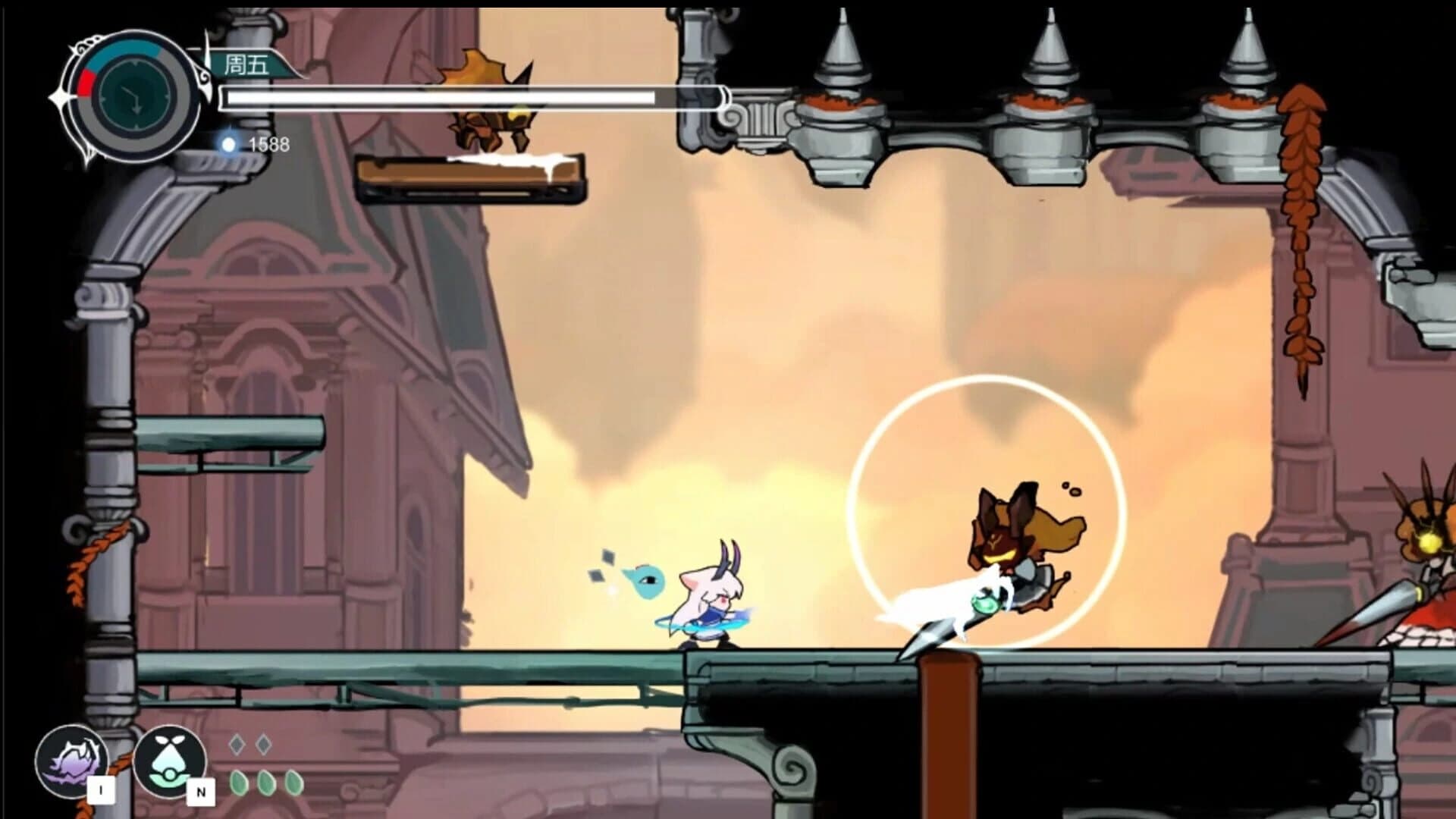Click the N keybind badge

coord(200,791)
